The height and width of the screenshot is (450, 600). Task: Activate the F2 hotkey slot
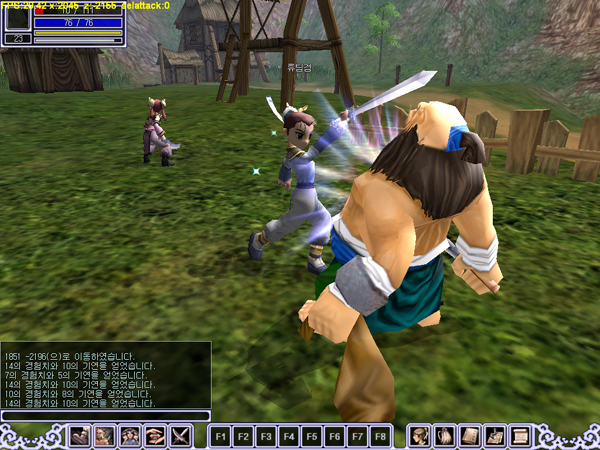pyautogui.click(x=242, y=437)
